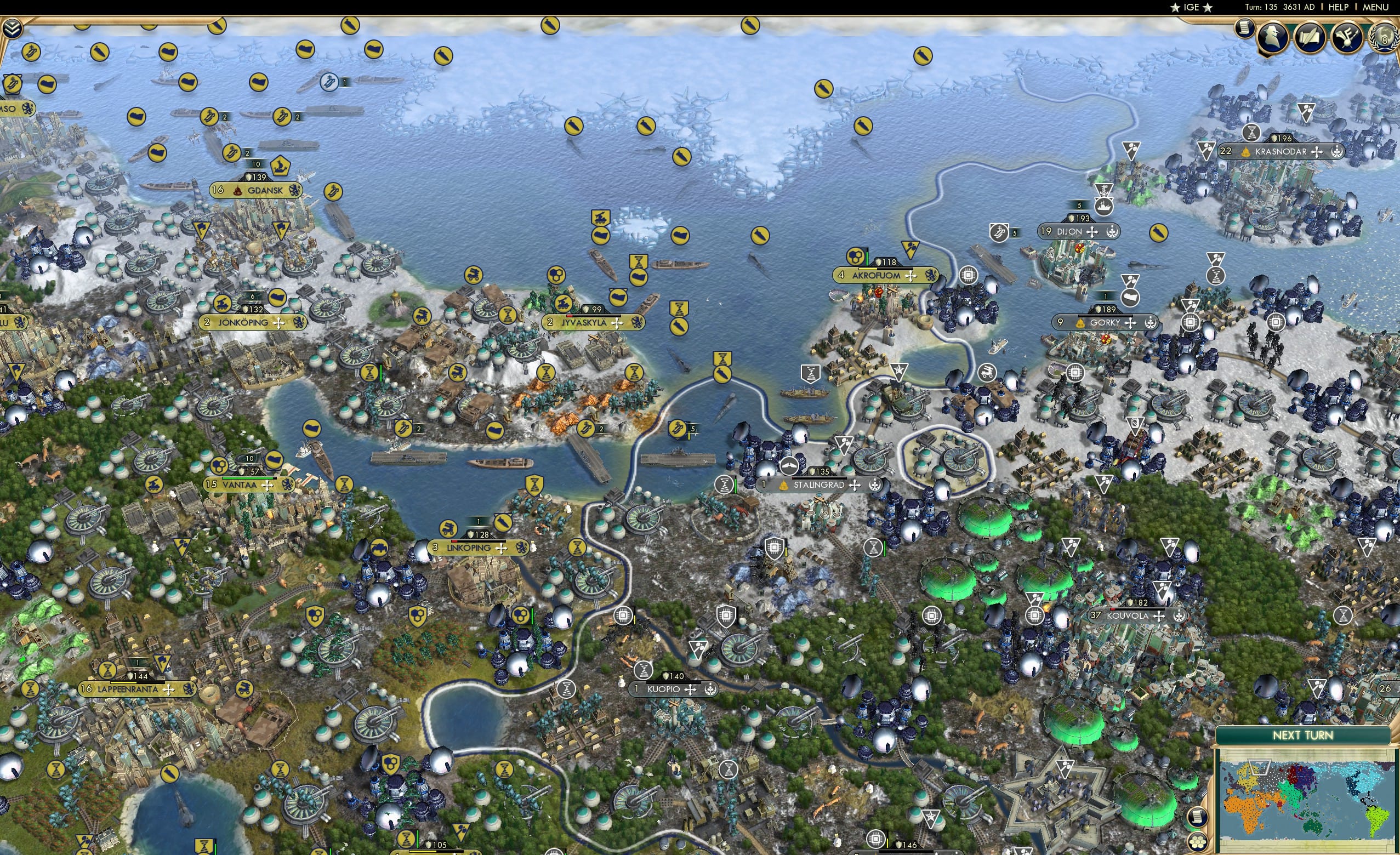Click the ranged-strike crosshair on Kouvola's banner
The height and width of the screenshot is (855, 1400).
pos(1159,617)
